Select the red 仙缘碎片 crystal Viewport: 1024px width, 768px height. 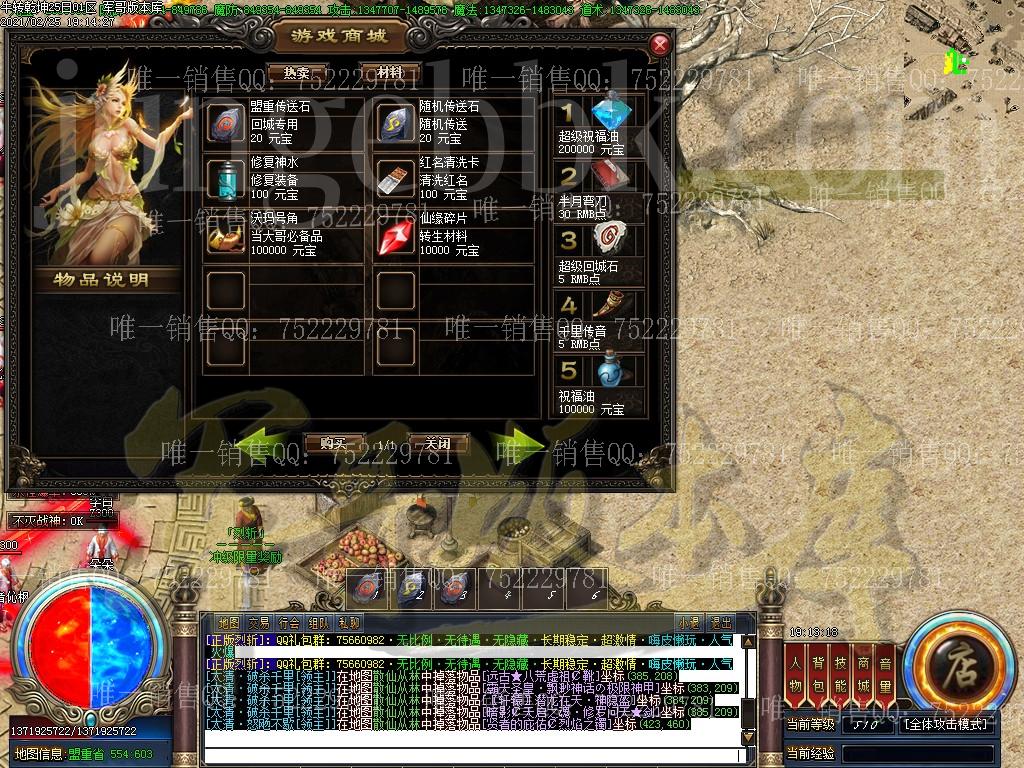[x=396, y=237]
